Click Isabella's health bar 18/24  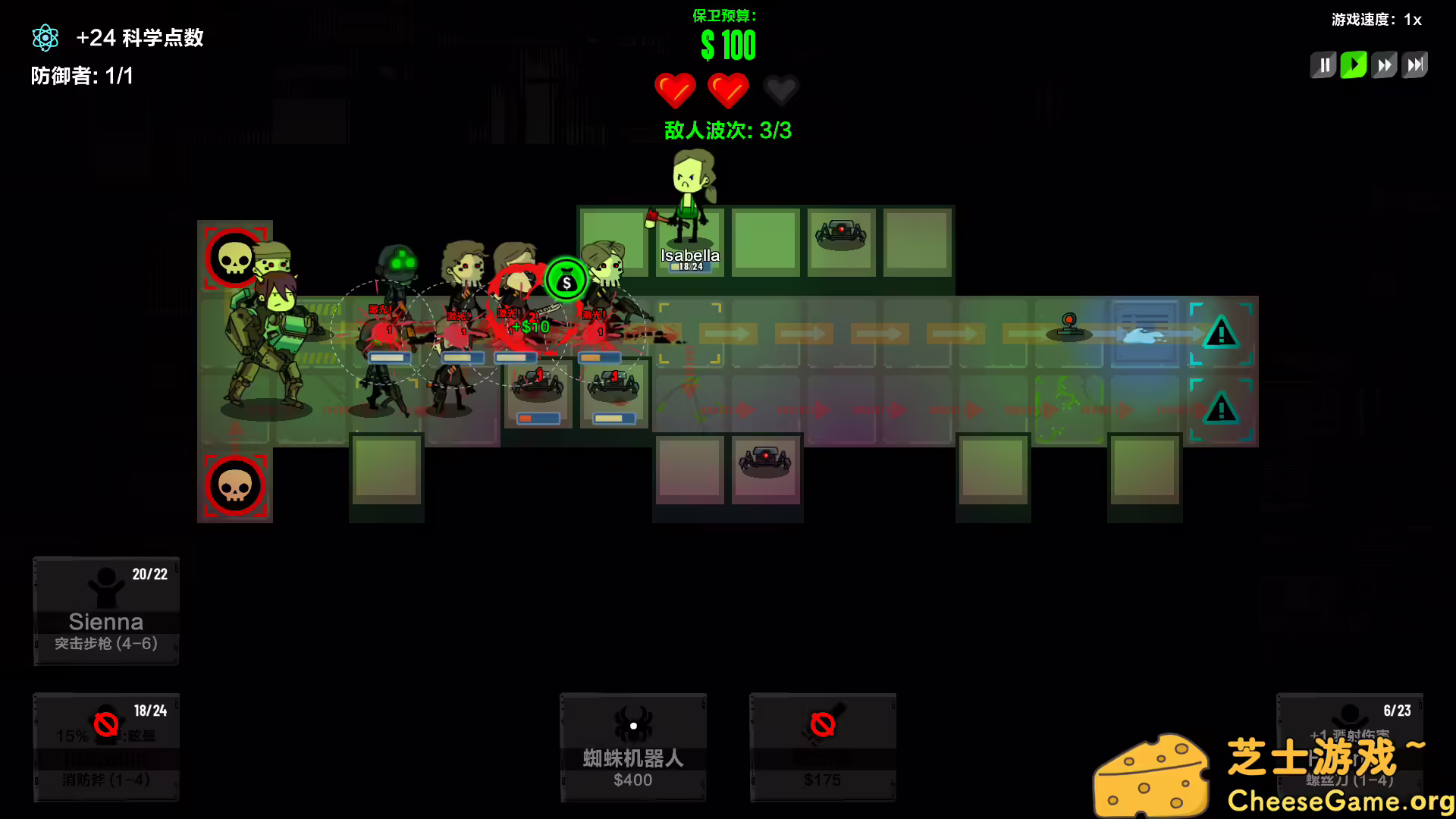click(689, 267)
